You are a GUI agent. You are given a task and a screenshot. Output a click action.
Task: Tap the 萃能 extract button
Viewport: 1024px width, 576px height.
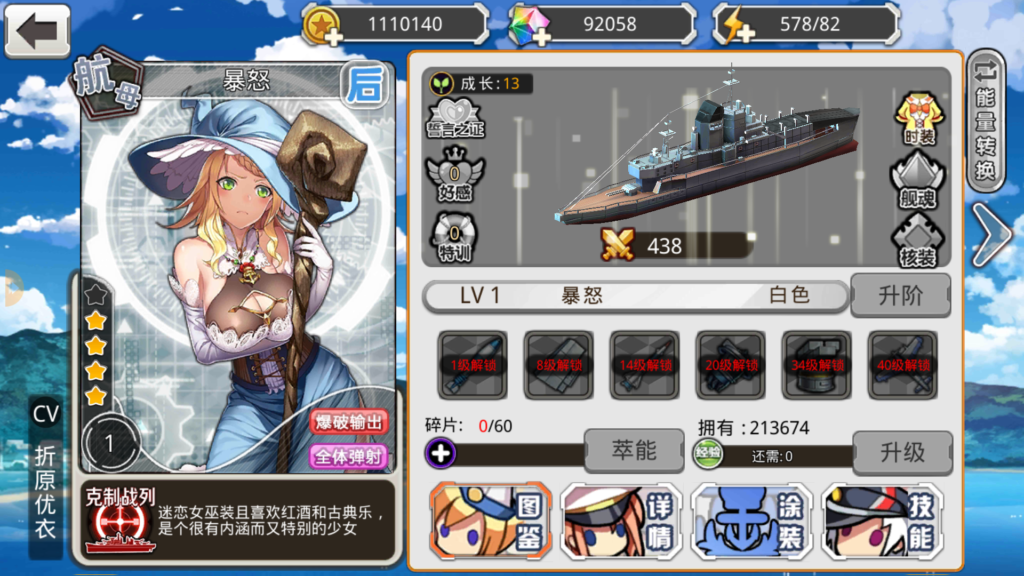pos(633,451)
